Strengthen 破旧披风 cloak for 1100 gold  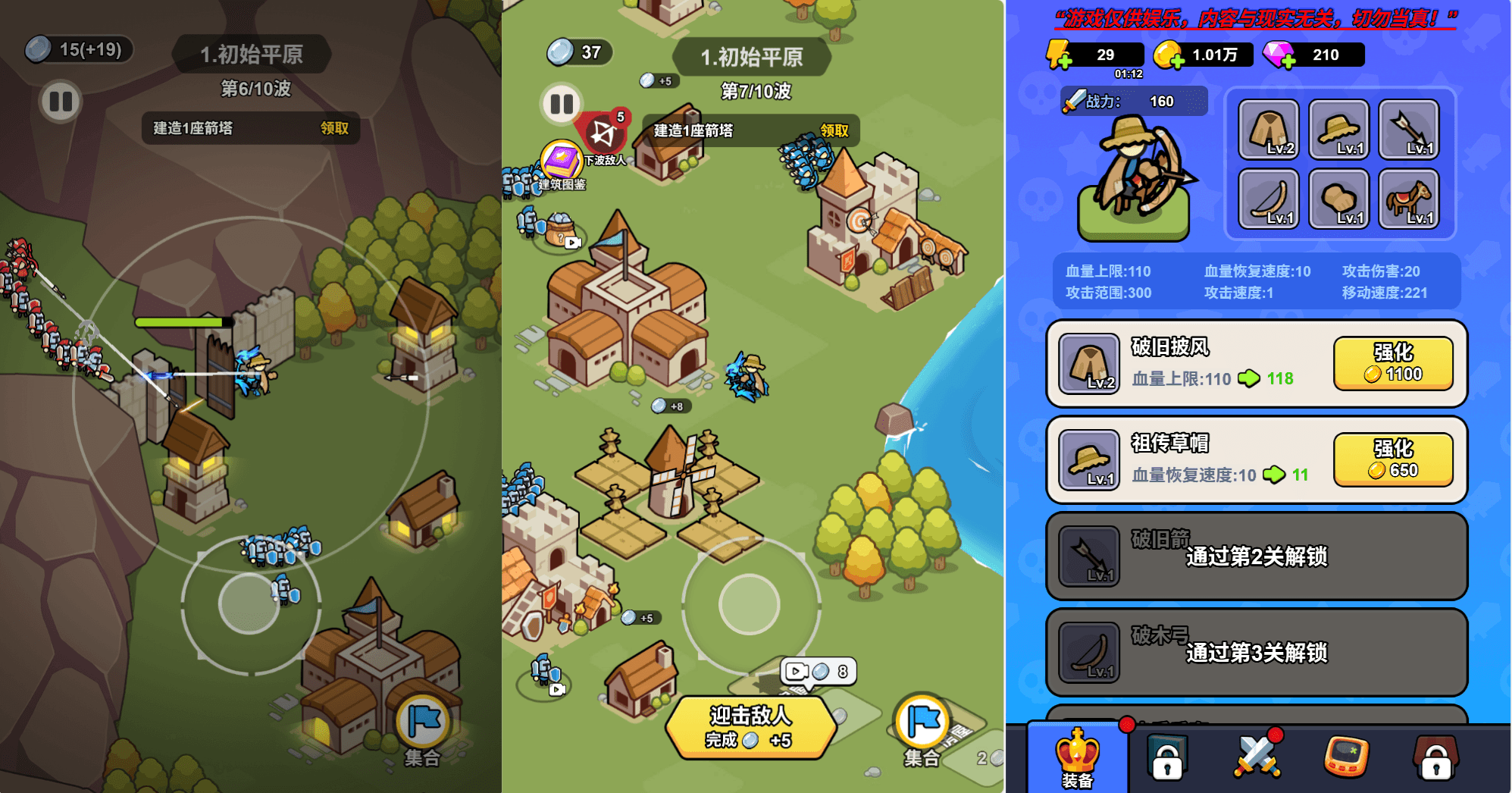[x=1394, y=364]
